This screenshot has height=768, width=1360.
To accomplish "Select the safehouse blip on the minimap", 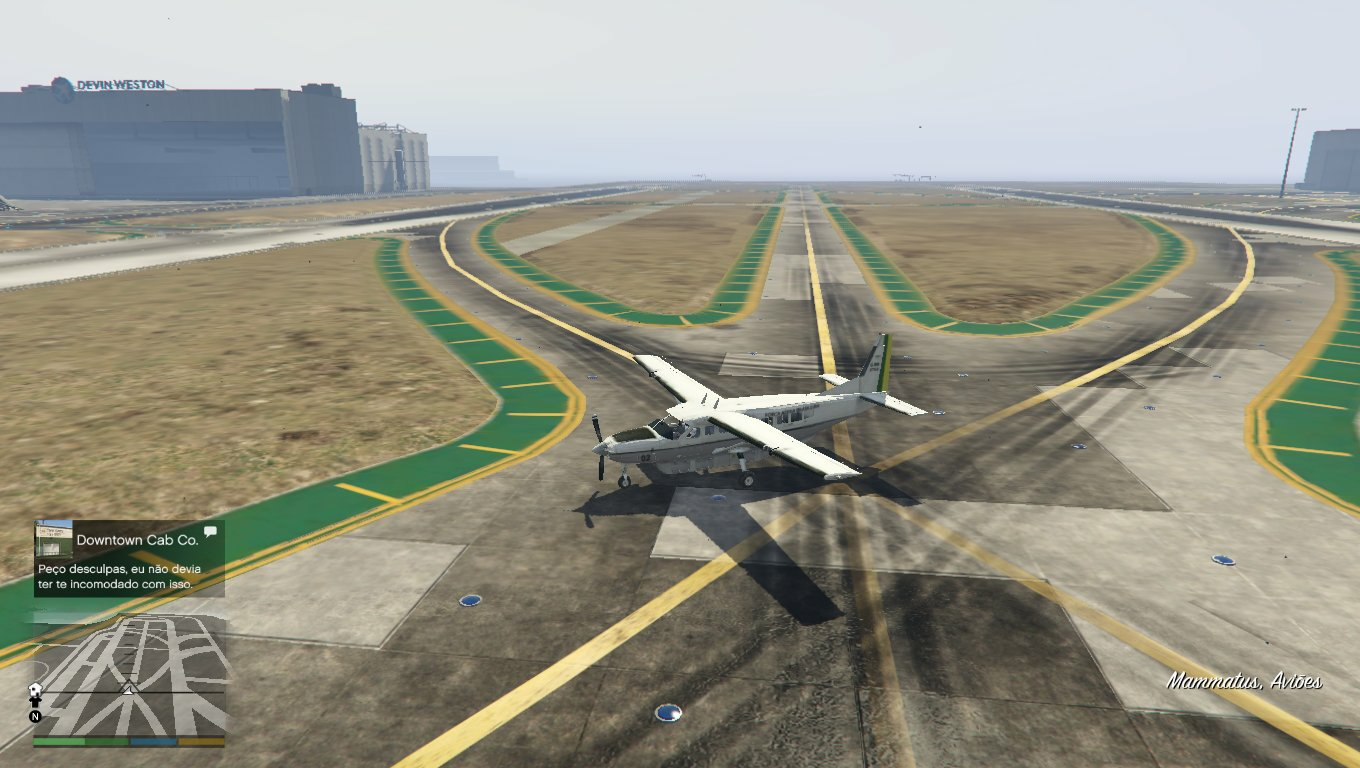I will click(x=36, y=689).
